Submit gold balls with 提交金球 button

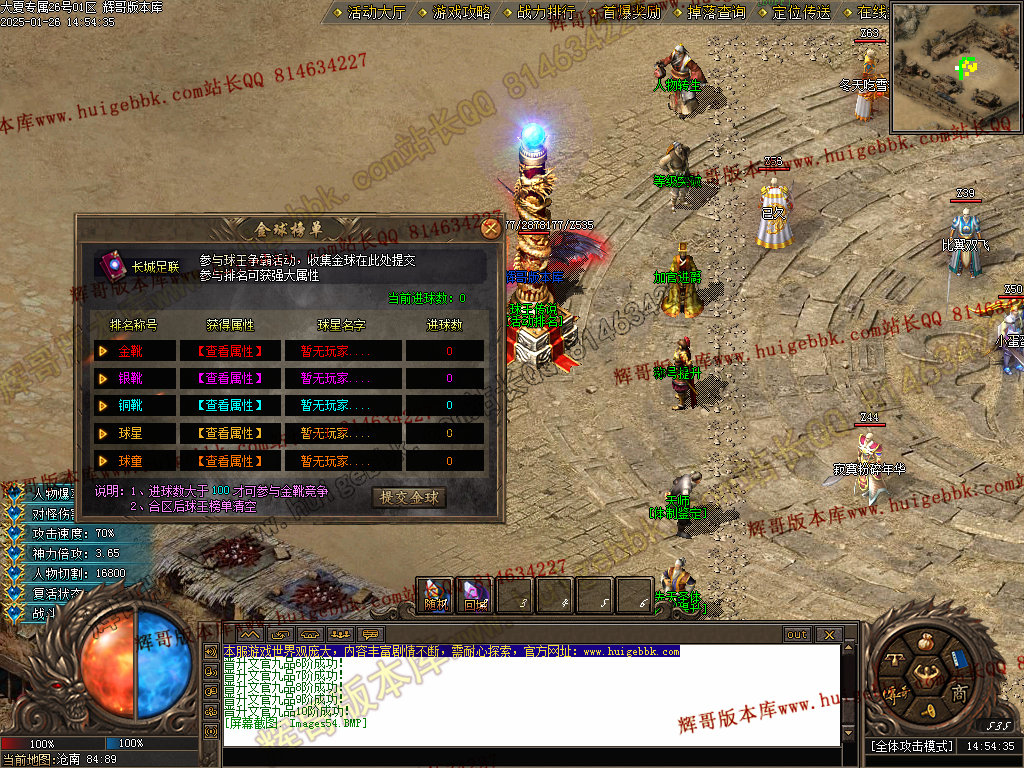[409, 497]
